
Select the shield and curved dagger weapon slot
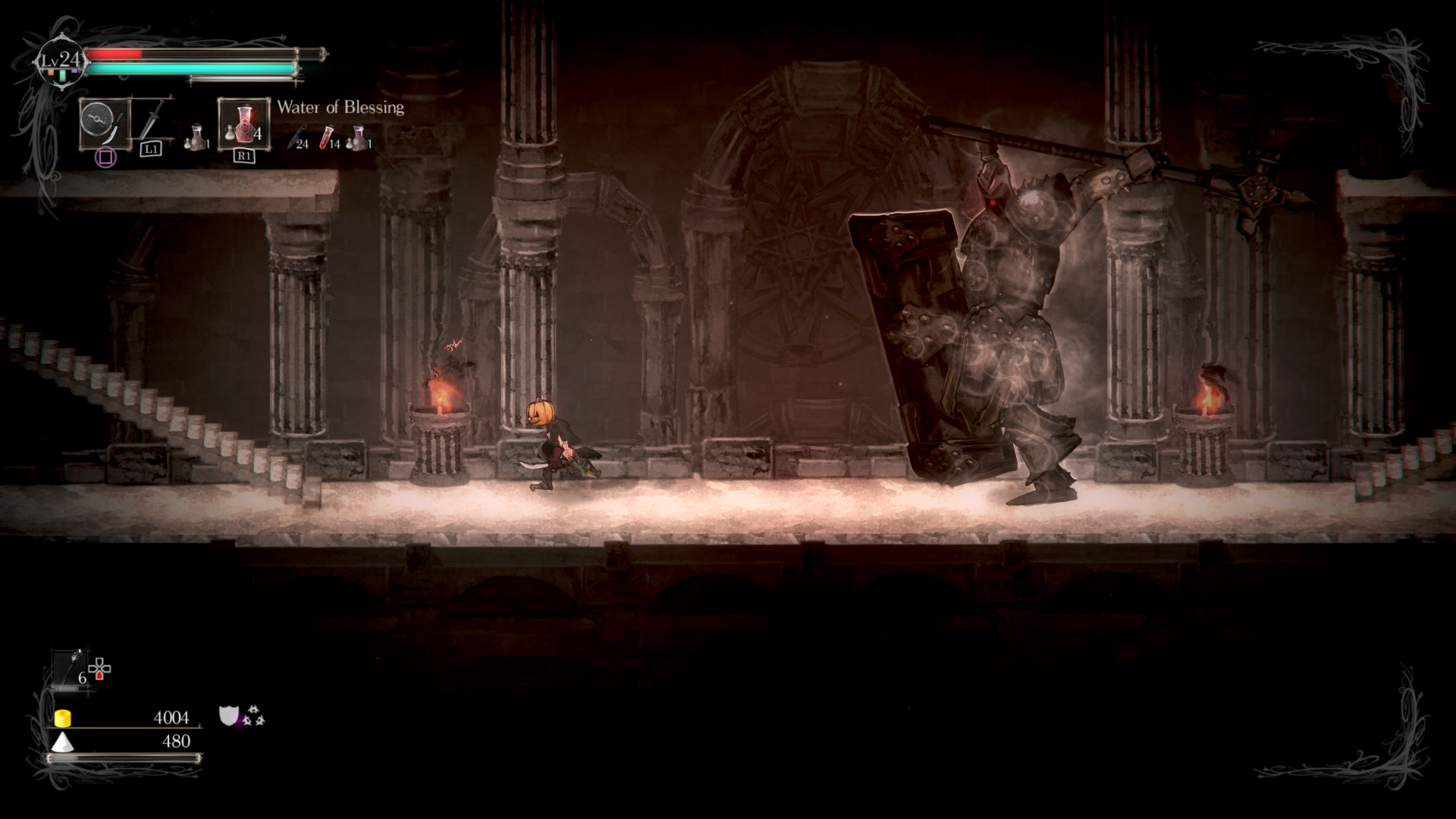tap(105, 124)
